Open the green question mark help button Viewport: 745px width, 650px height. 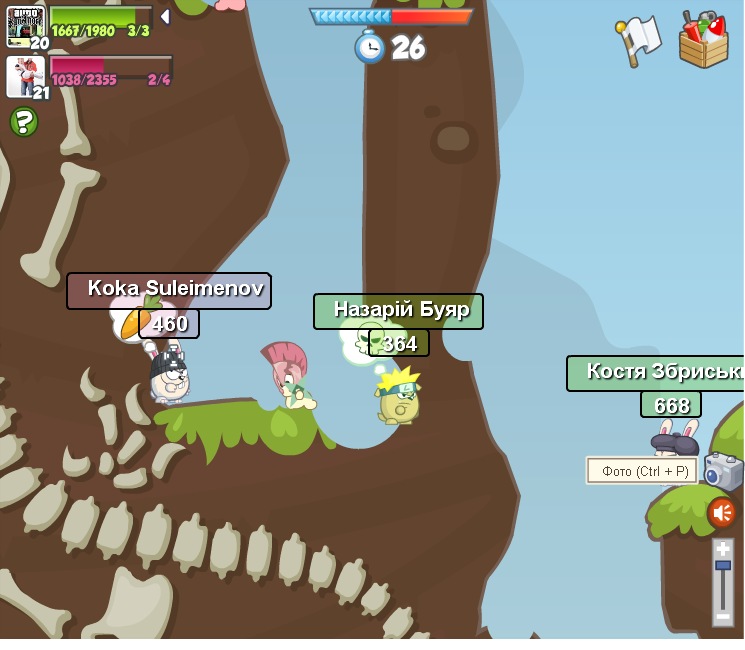(x=24, y=122)
